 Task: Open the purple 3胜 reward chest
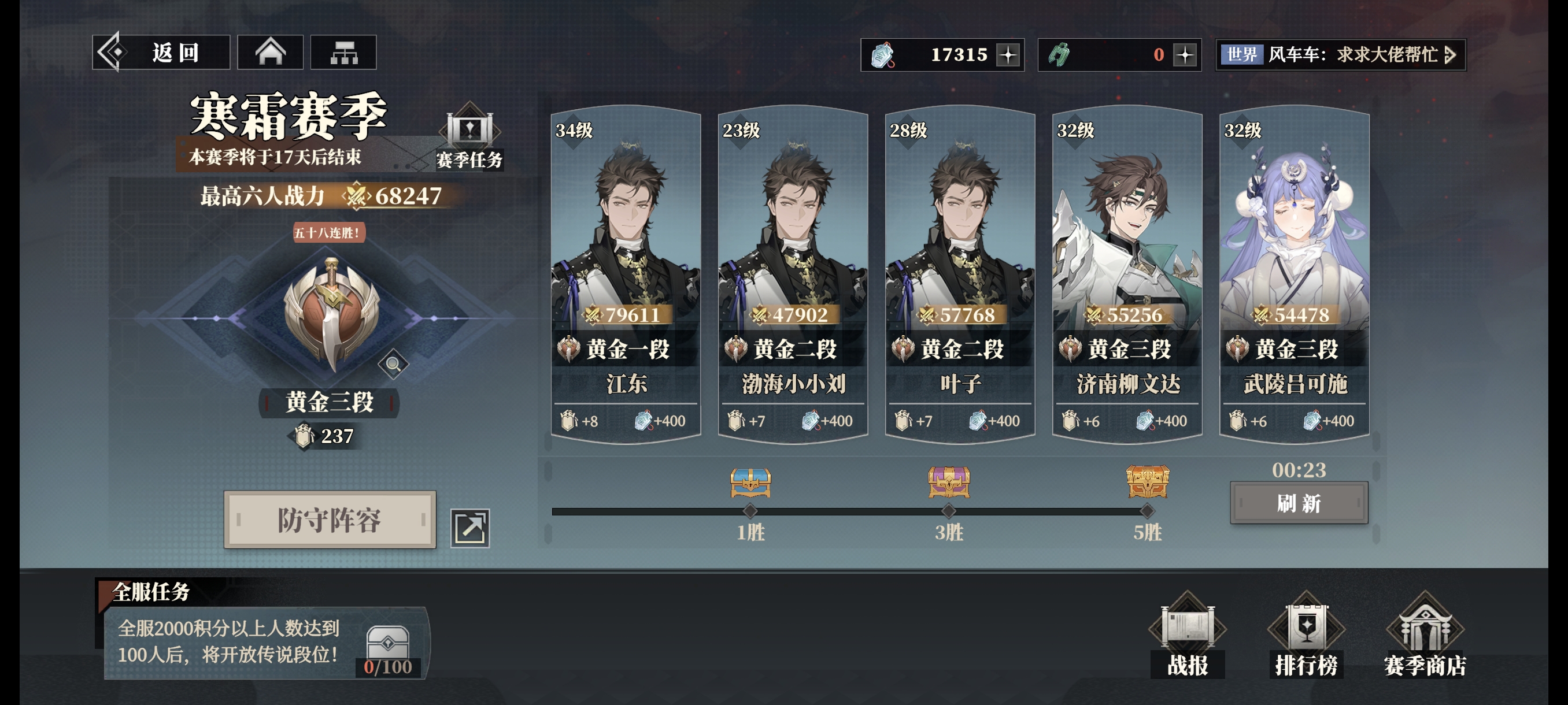coord(949,483)
